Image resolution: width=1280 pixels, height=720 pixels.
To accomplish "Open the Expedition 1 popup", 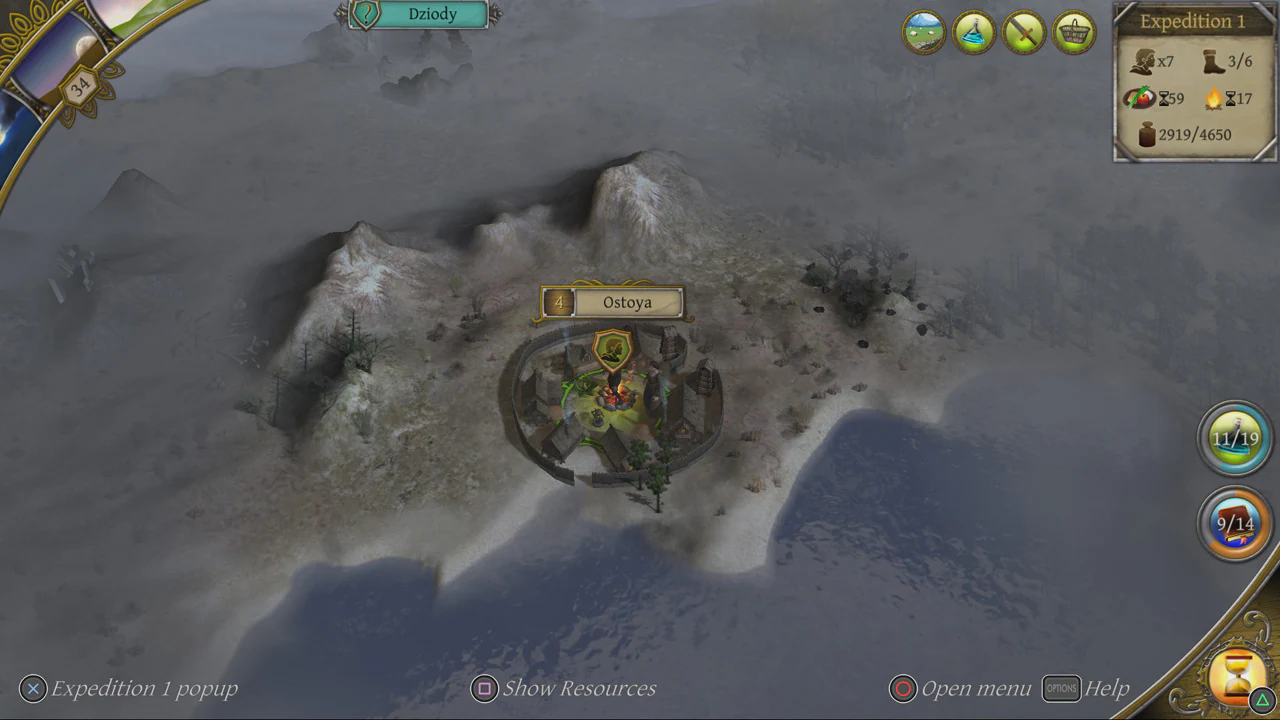I will pos(33,688).
